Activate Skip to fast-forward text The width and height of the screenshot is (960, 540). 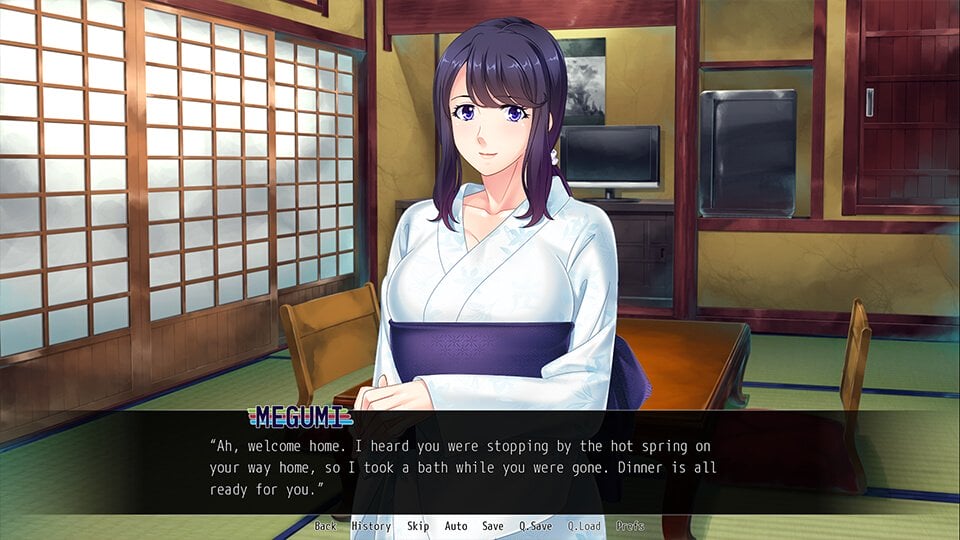[418, 526]
